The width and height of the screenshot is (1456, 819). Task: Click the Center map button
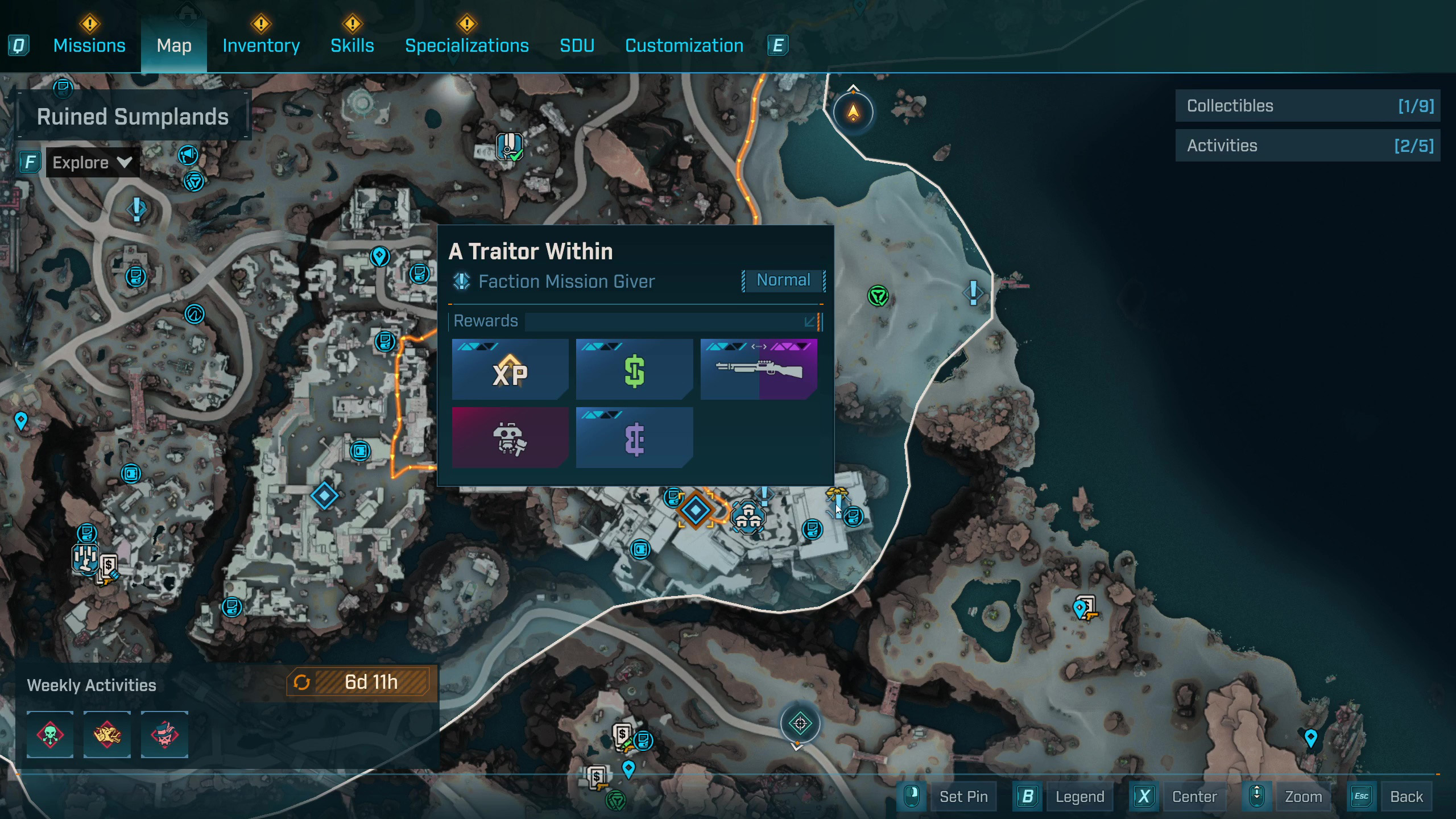click(1194, 796)
